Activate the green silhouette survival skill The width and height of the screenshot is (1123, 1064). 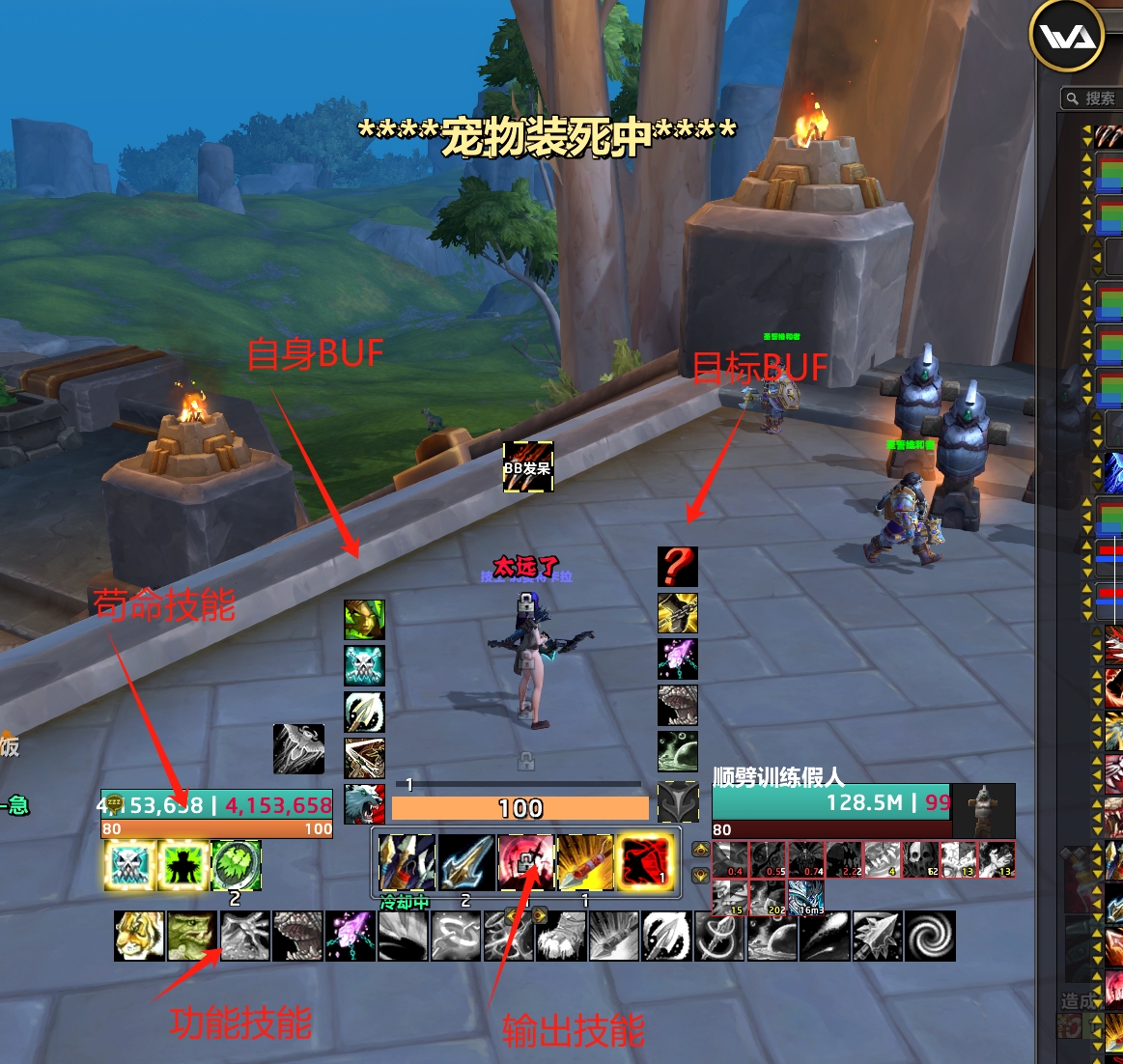pyautogui.click(x=182, y=866)
